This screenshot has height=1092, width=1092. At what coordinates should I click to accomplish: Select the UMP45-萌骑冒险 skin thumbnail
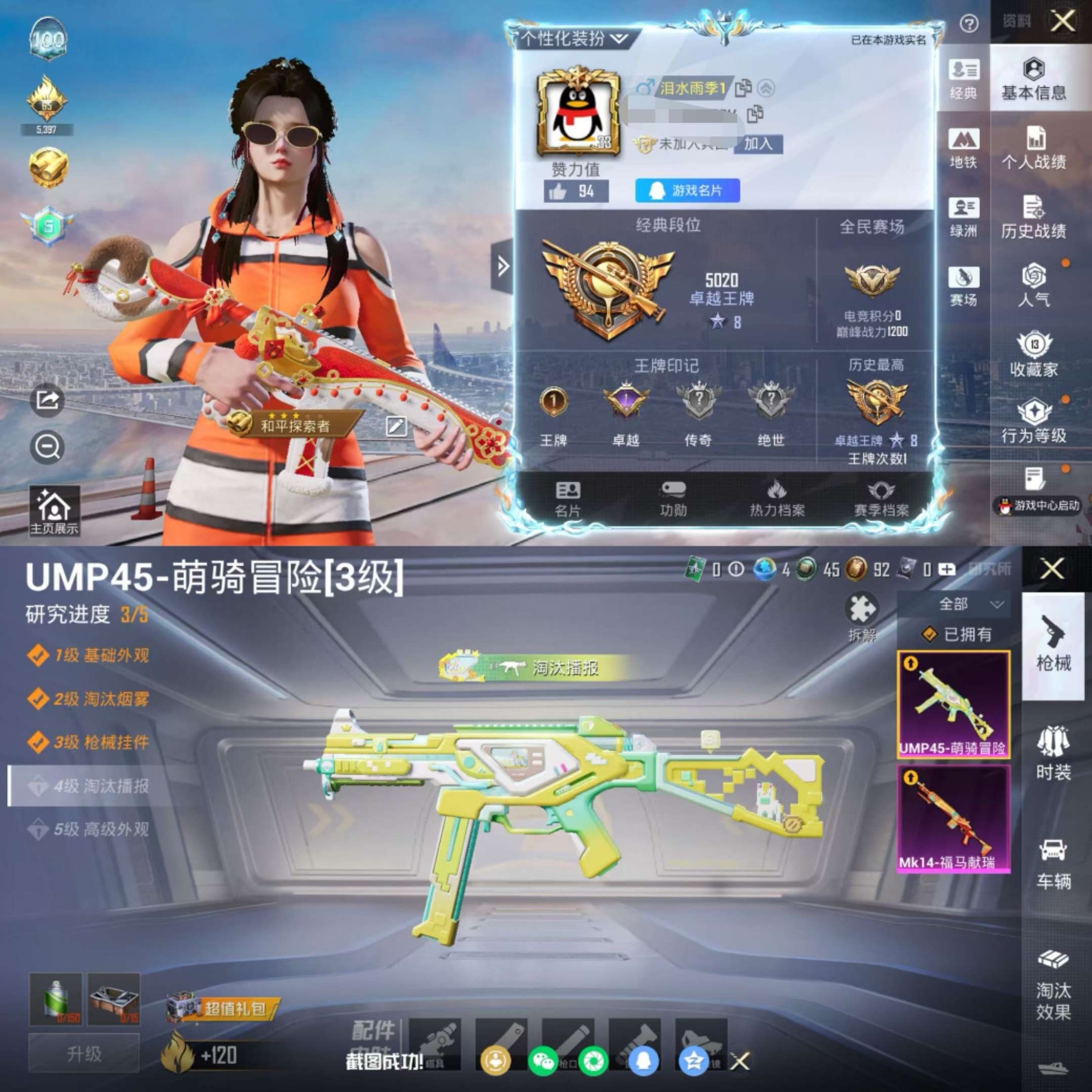tap(953, 704)
